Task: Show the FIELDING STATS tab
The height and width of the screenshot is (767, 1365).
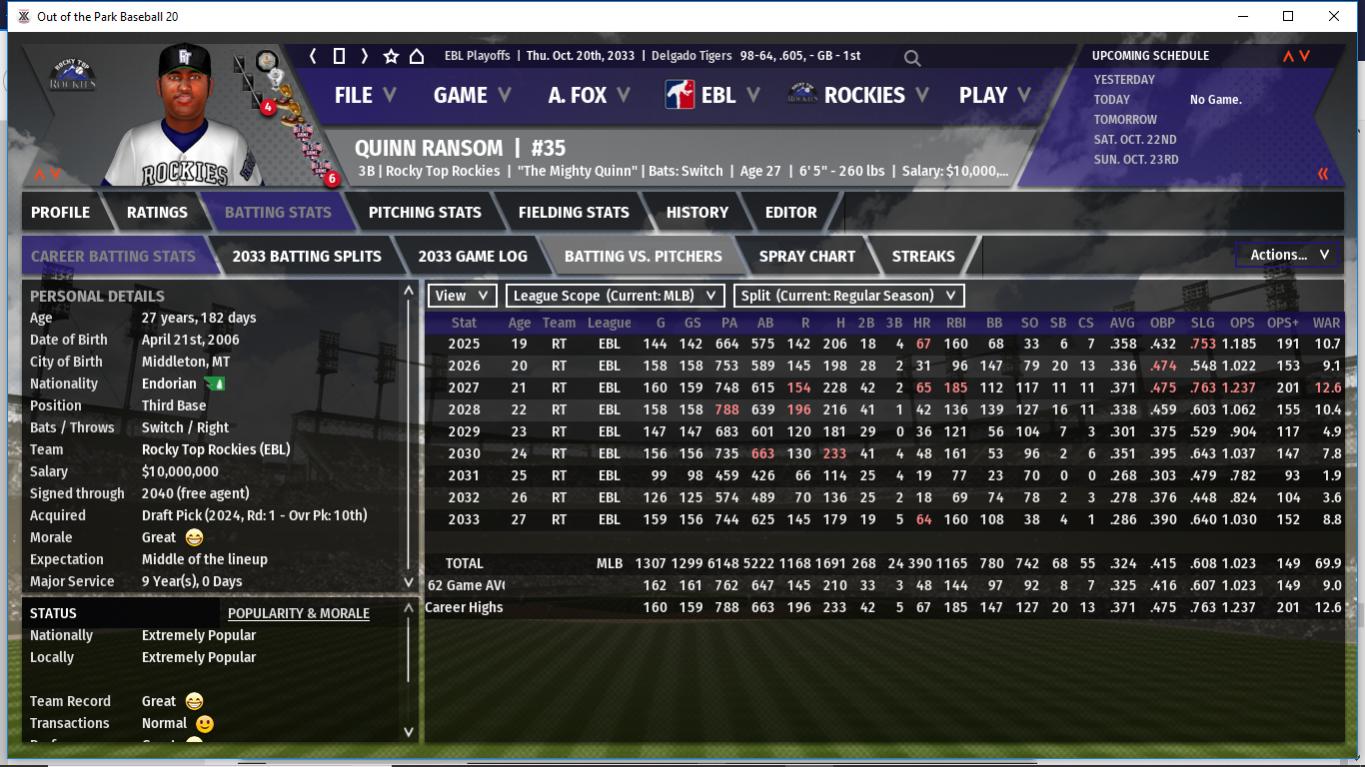Action: pyautogui.click(x=573, y=212)
